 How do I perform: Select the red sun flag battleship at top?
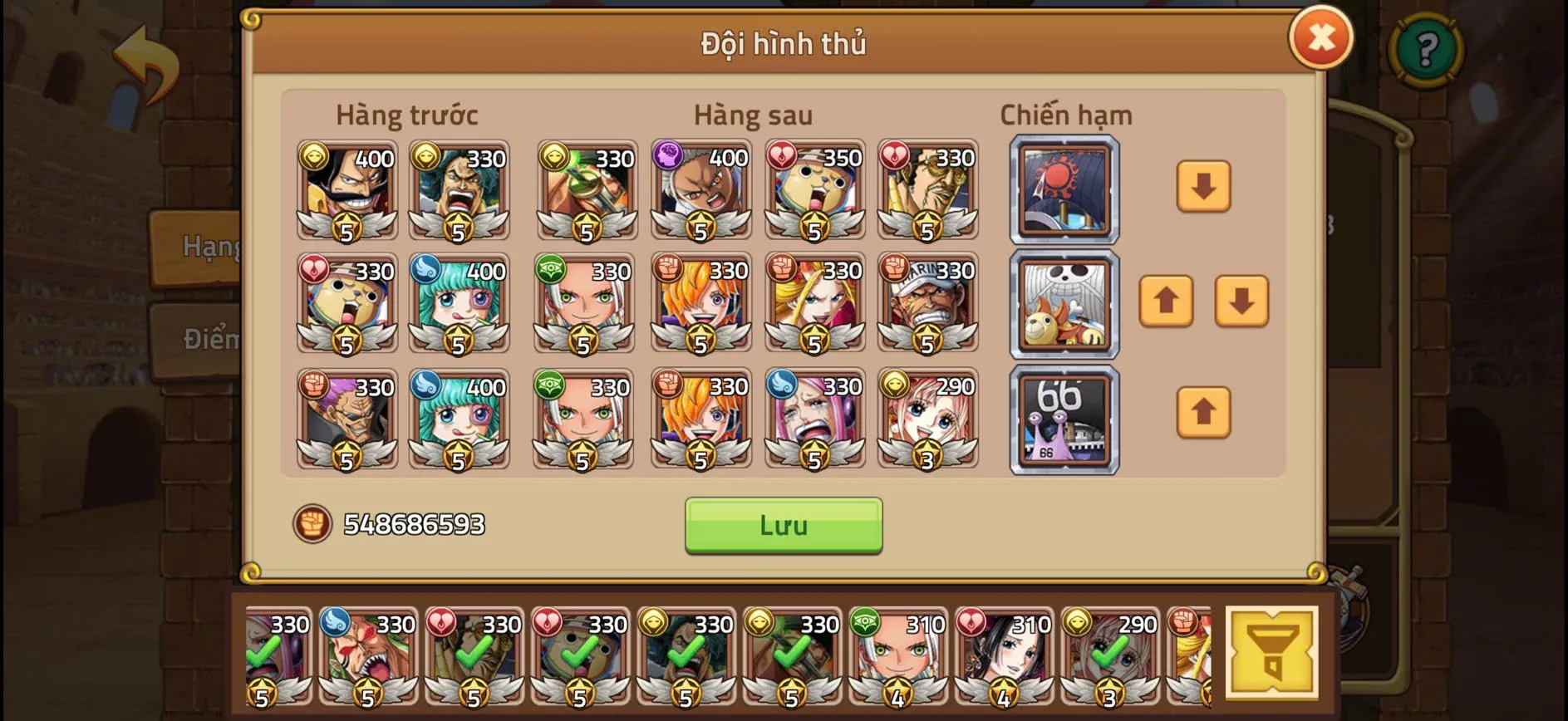pos(1064,191)
